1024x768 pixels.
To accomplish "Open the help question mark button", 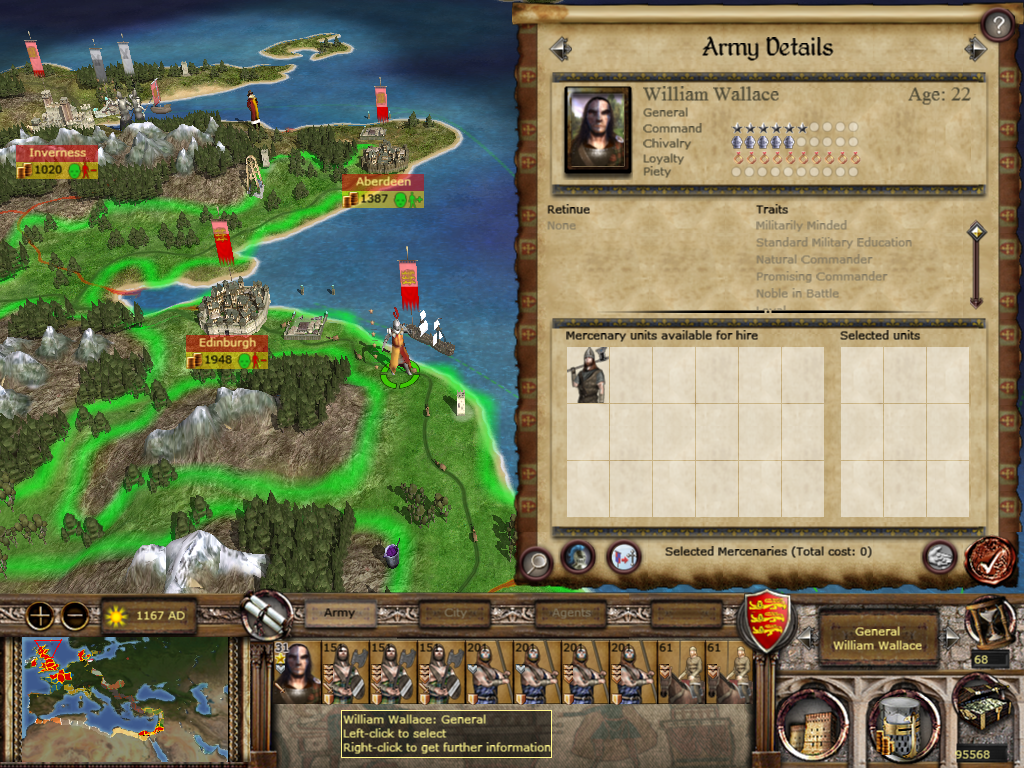I will 997,24.
